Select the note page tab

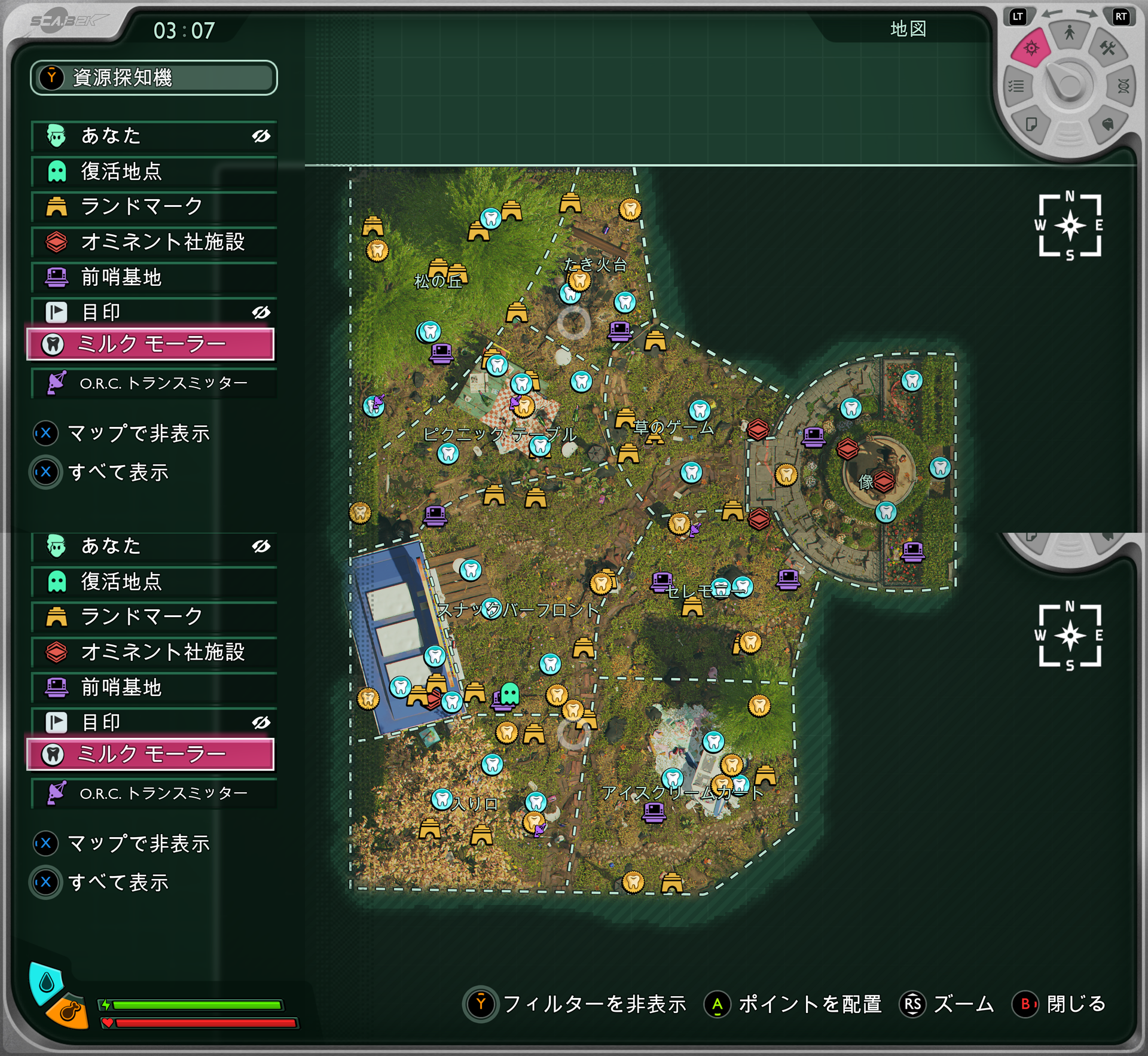click(1031, 124)
